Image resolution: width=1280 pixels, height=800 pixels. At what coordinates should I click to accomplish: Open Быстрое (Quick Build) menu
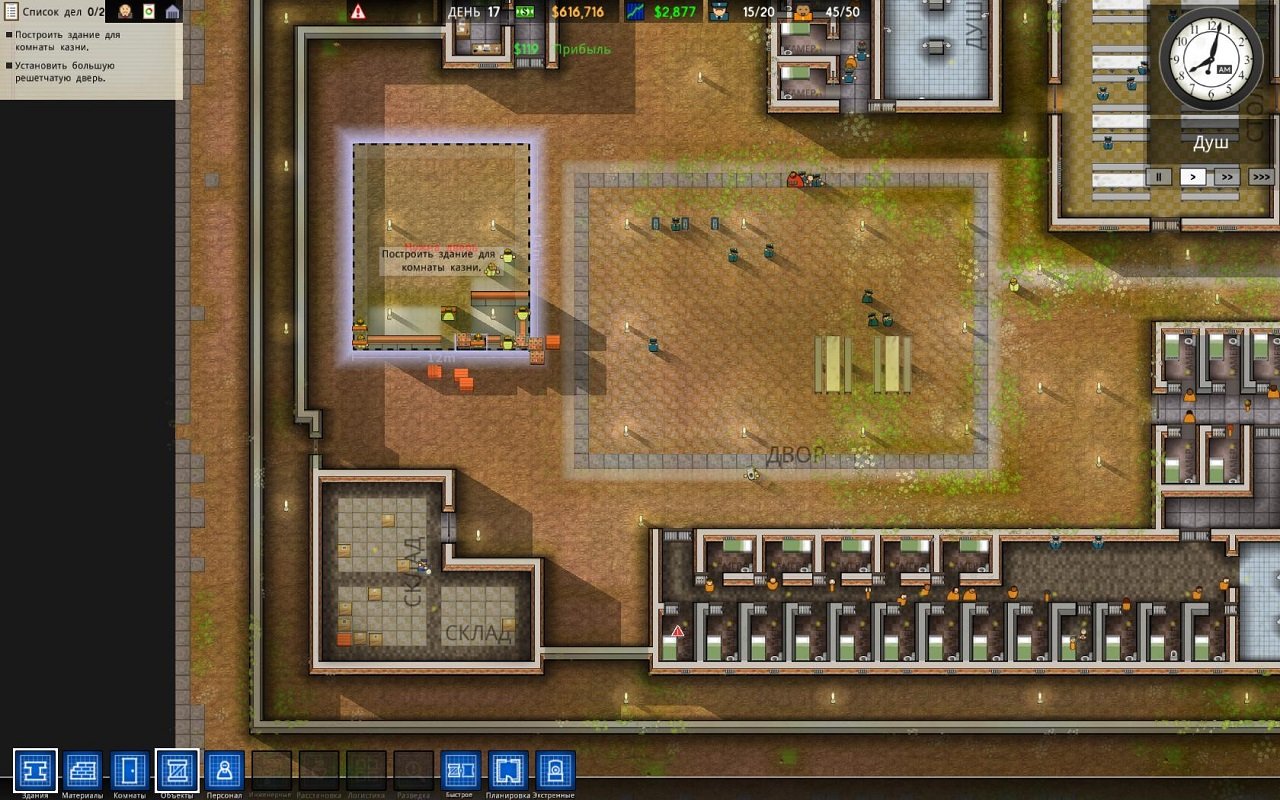point(459,770)
